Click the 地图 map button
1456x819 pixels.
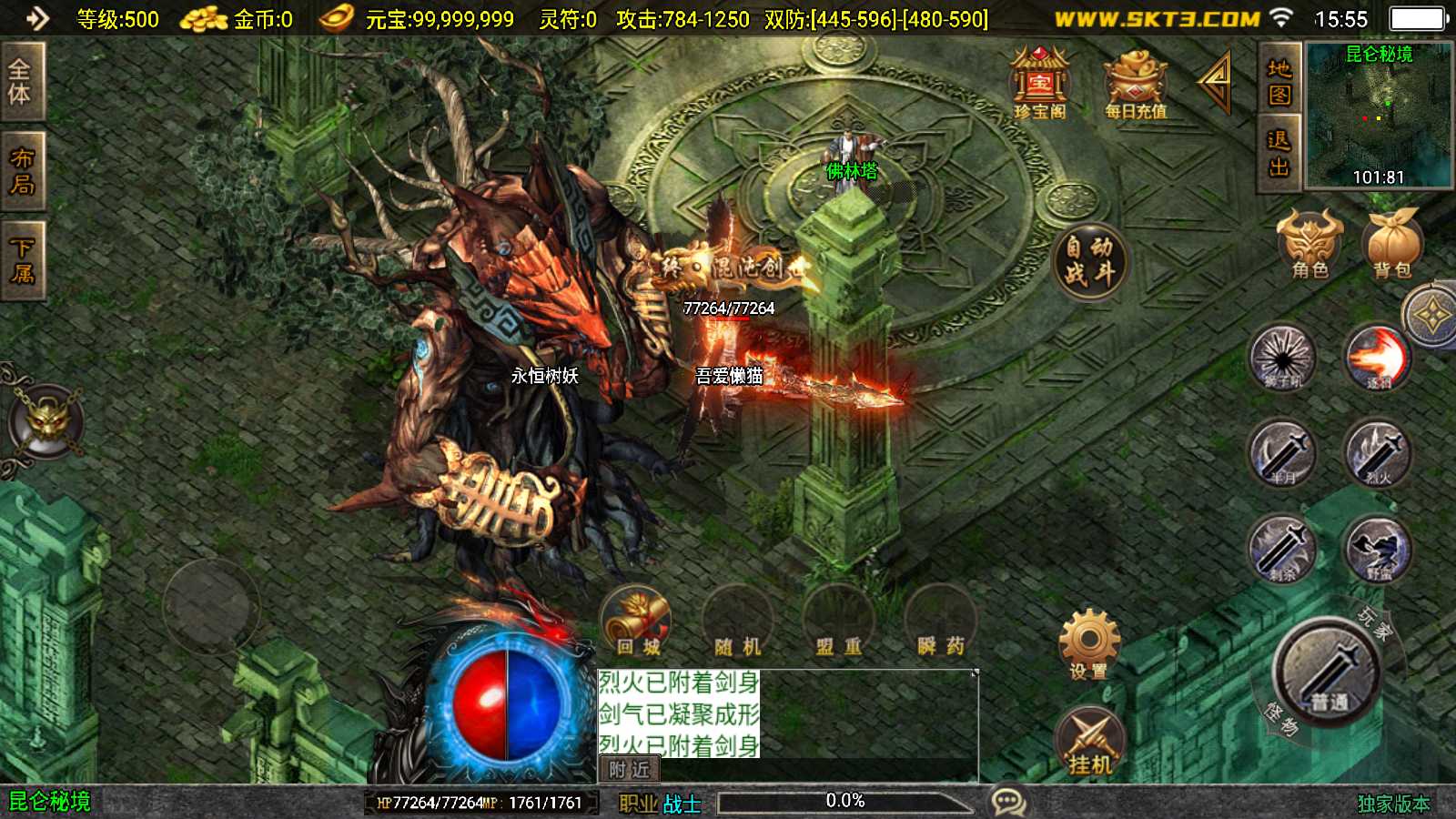click(1279, 81)
